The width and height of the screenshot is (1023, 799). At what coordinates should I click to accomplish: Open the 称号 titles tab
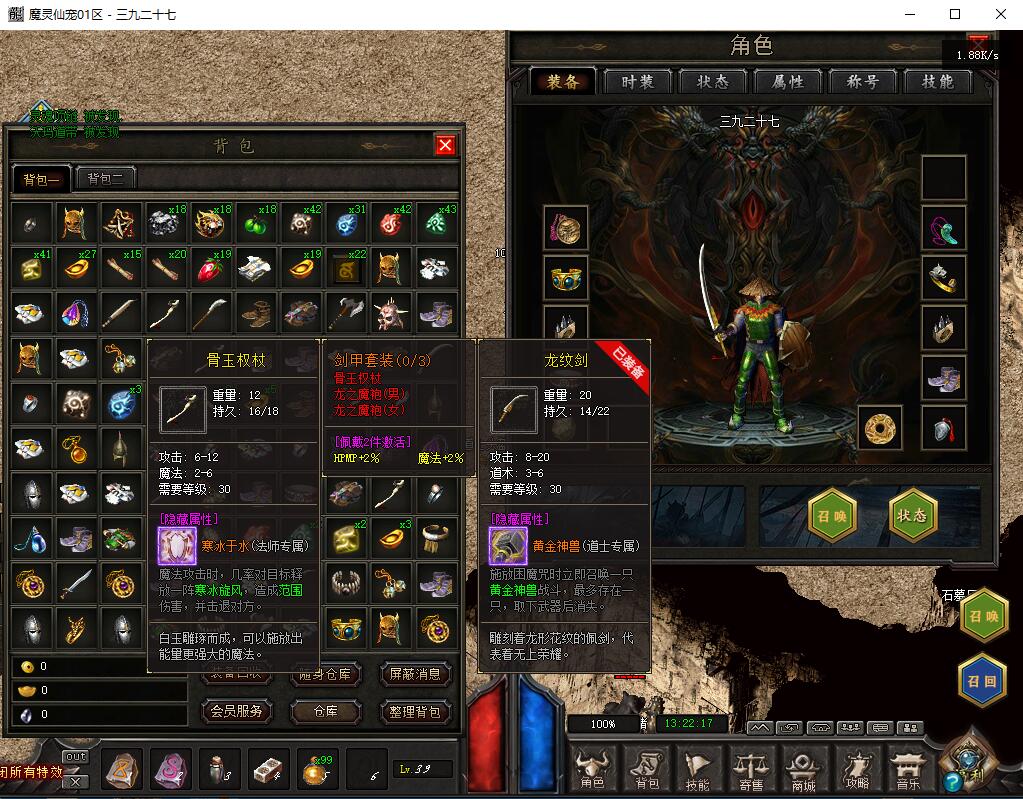(863, 82)
